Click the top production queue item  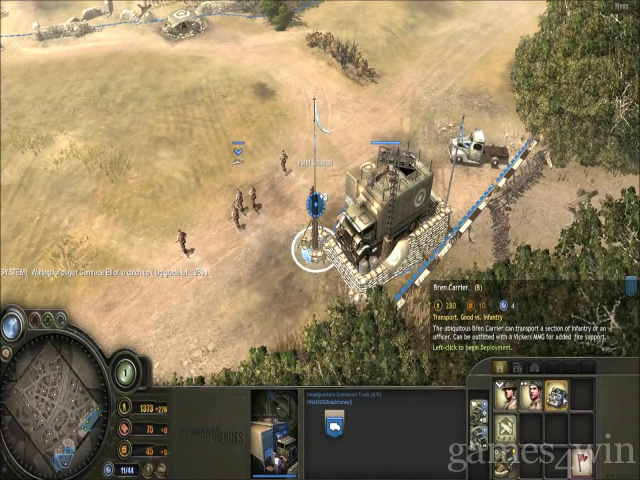[479, 410]
